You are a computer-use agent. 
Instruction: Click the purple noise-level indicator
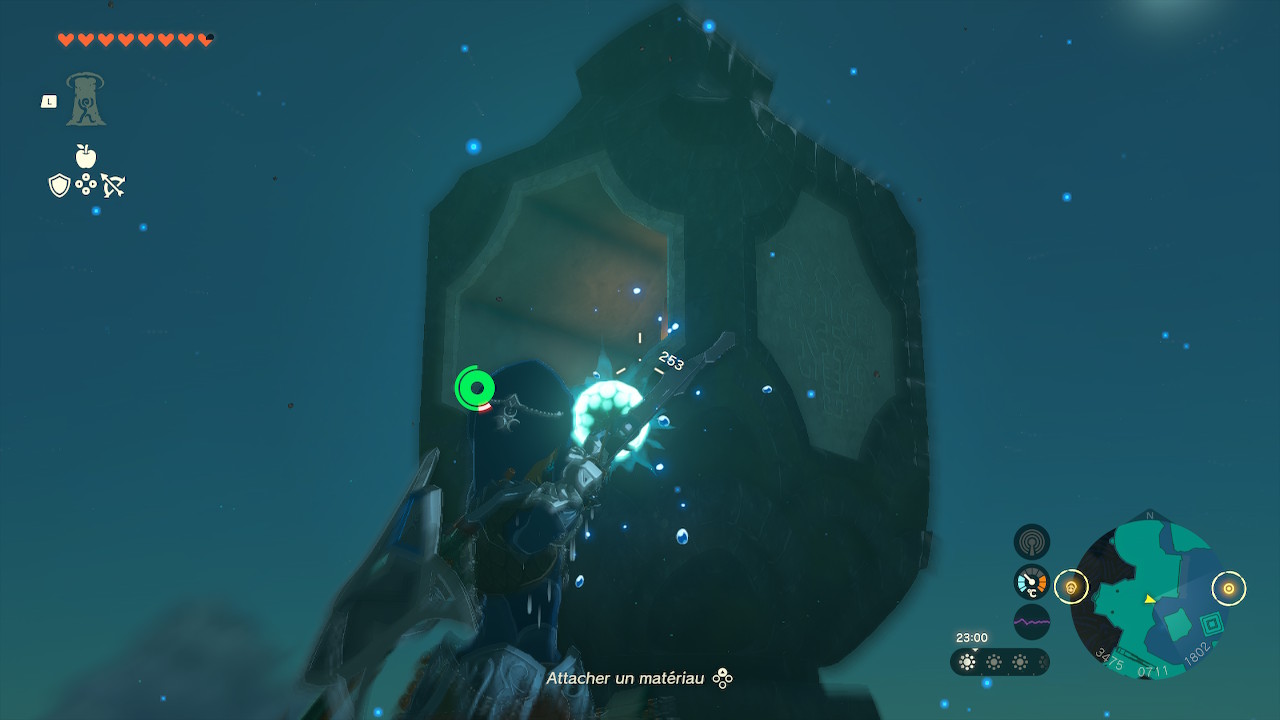pyautogui.click(x=1032, y=621)
